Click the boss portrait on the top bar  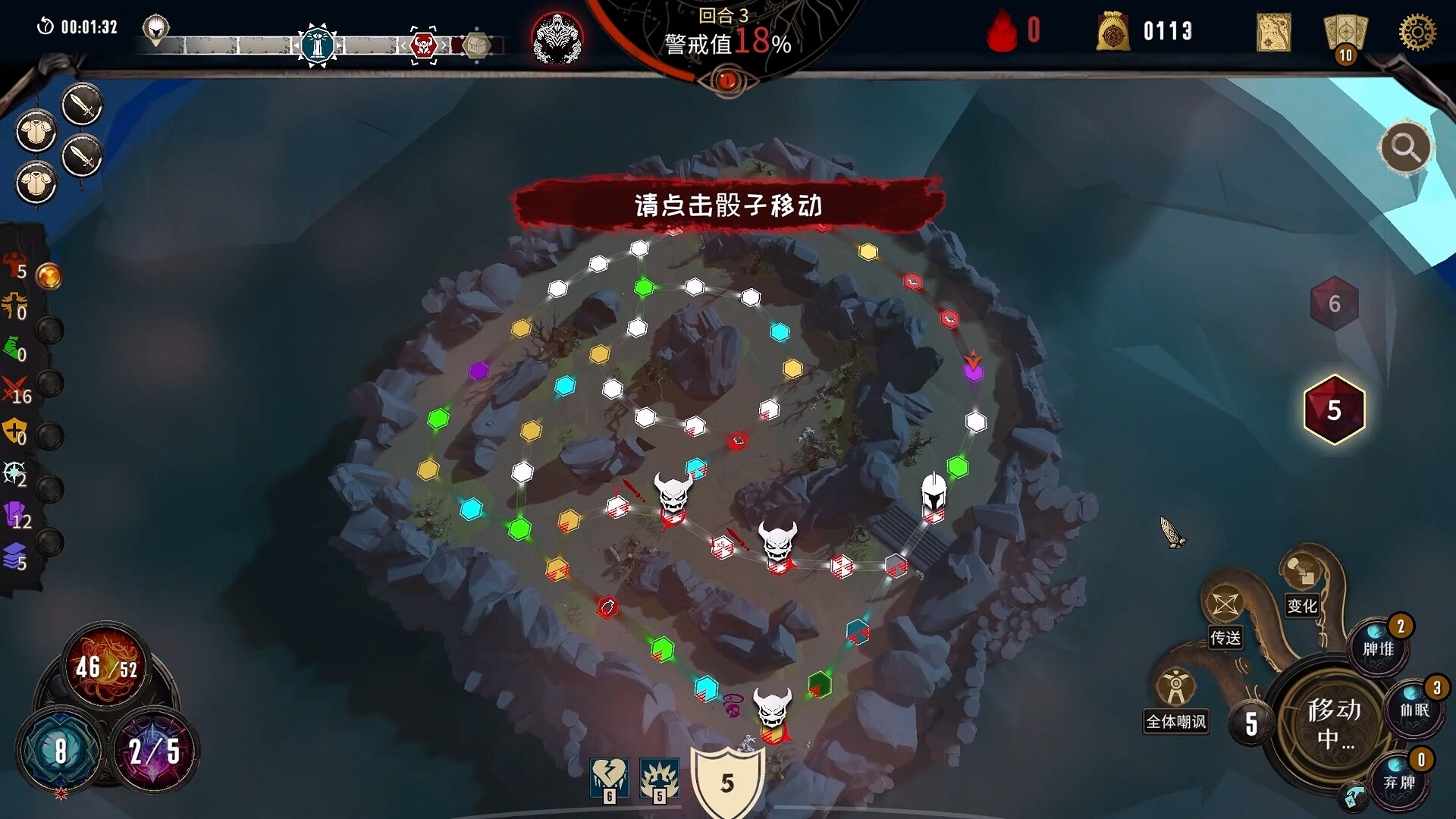coord(557,38)
